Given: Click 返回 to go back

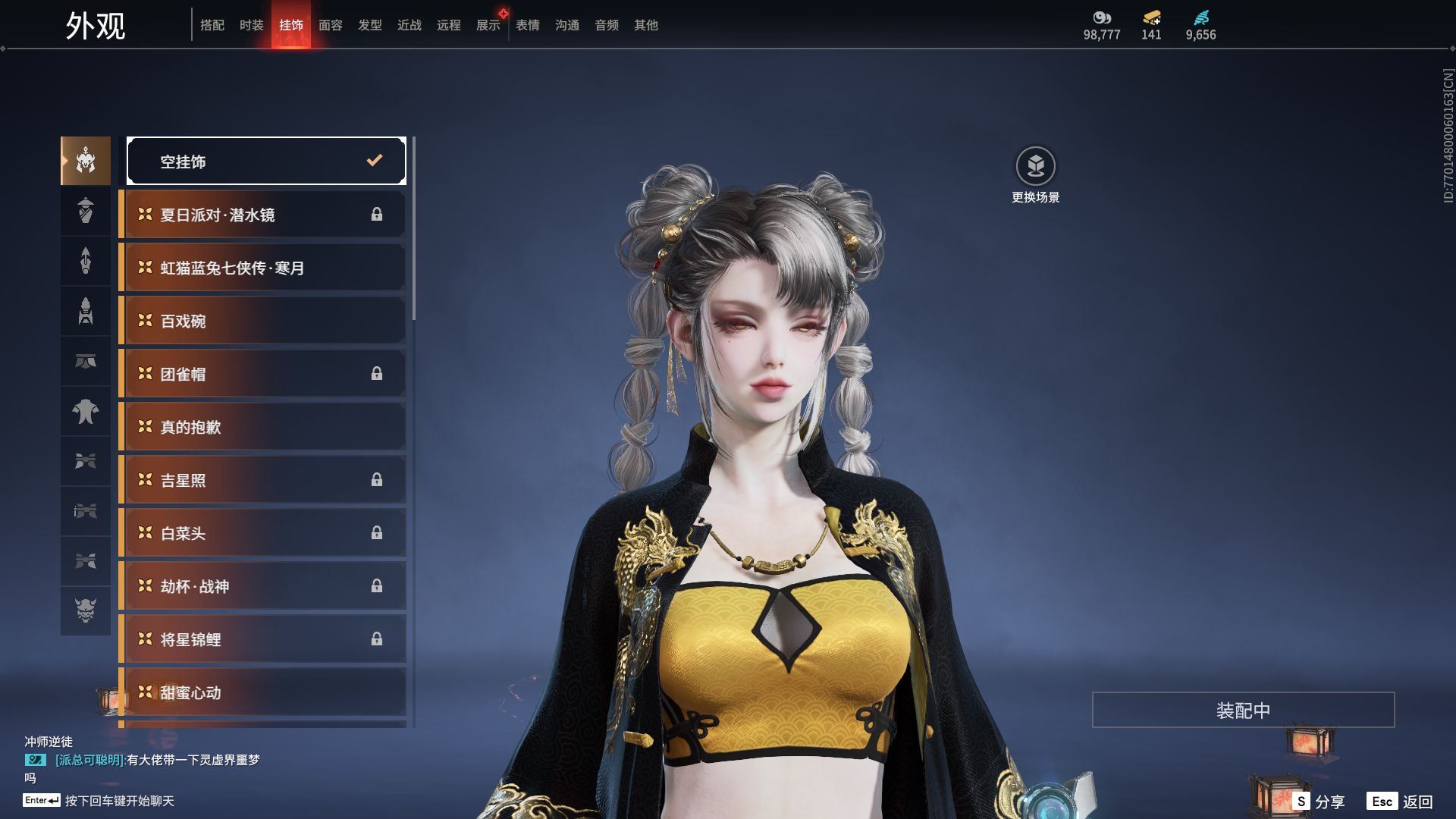Looking at the screenshot, I should [x=1400, y=801].
